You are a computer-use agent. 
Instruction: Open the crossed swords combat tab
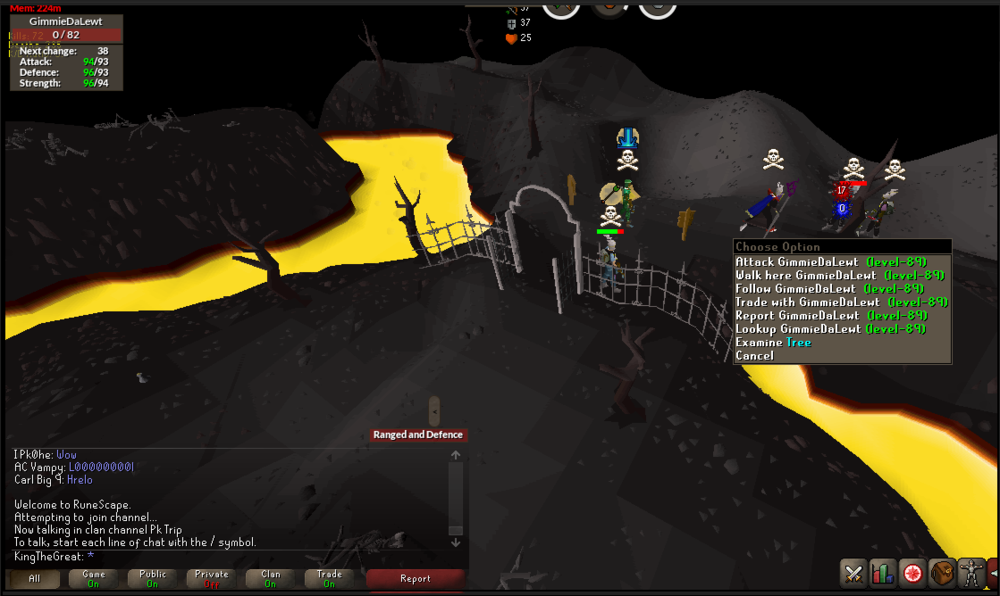(x=853, y=574)
